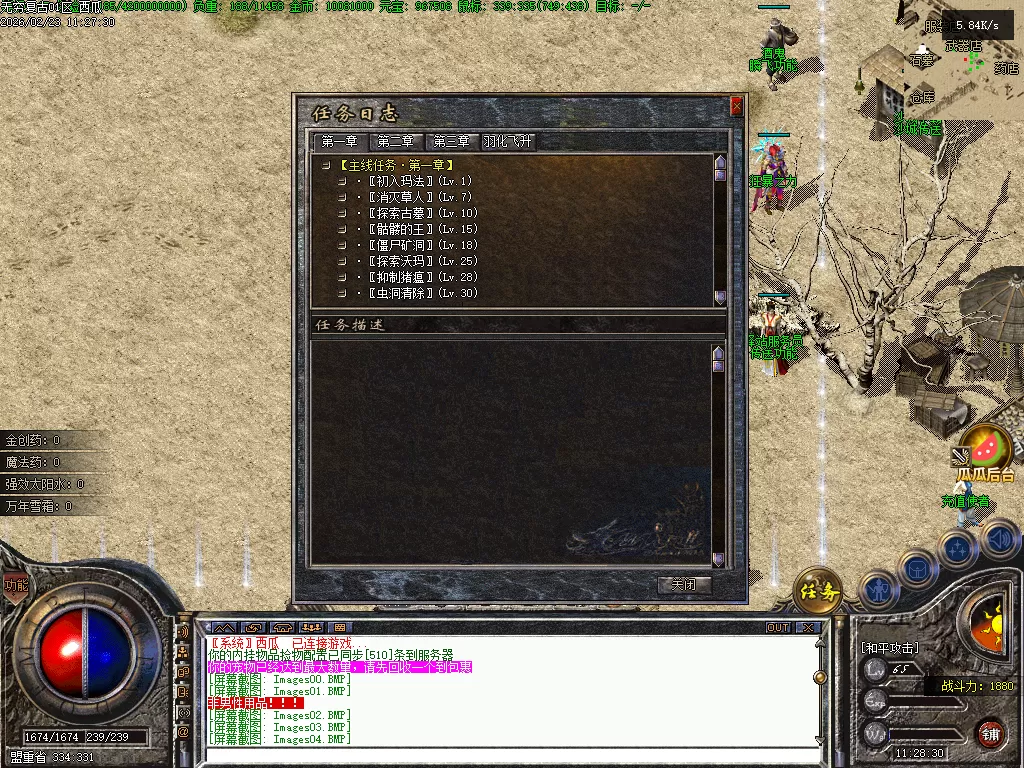1024x768 pixels.
Task: Open the red 铺 shop button
Action: [x=990, y=735]
